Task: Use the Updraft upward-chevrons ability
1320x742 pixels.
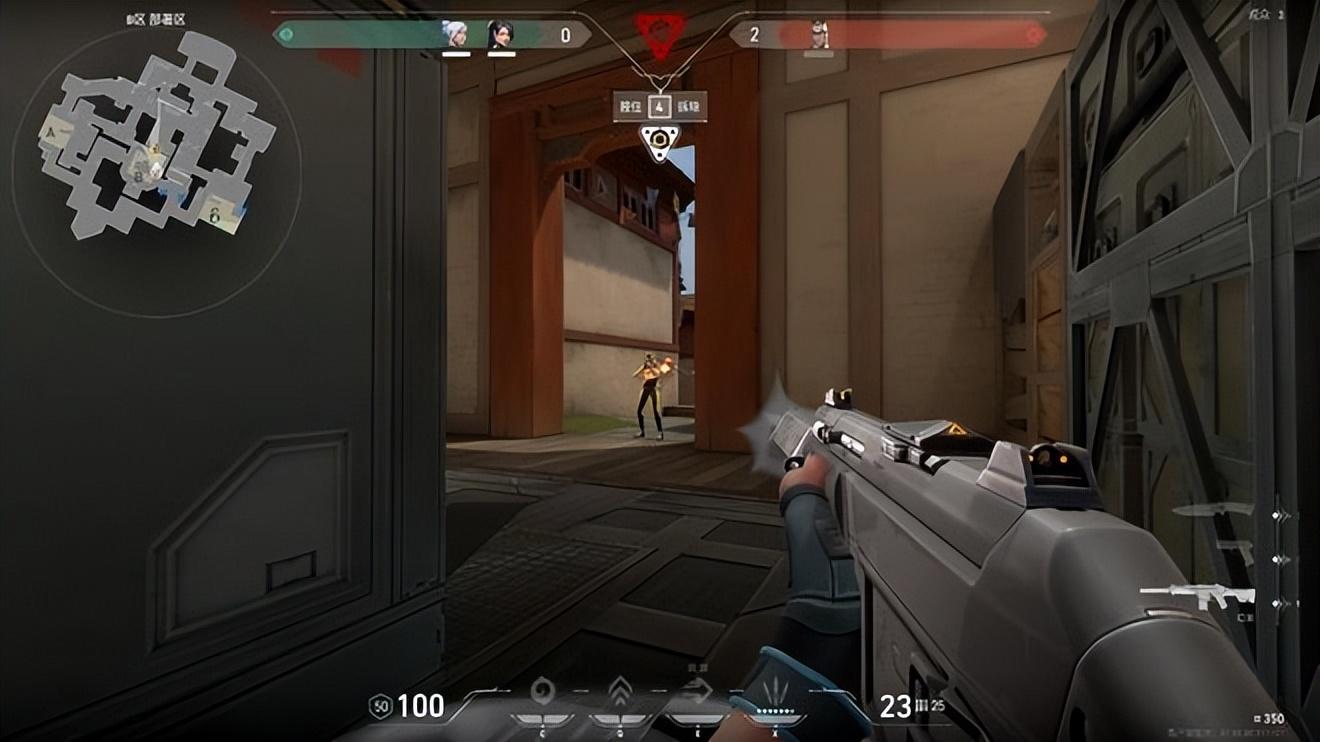Action: (620, 691)
